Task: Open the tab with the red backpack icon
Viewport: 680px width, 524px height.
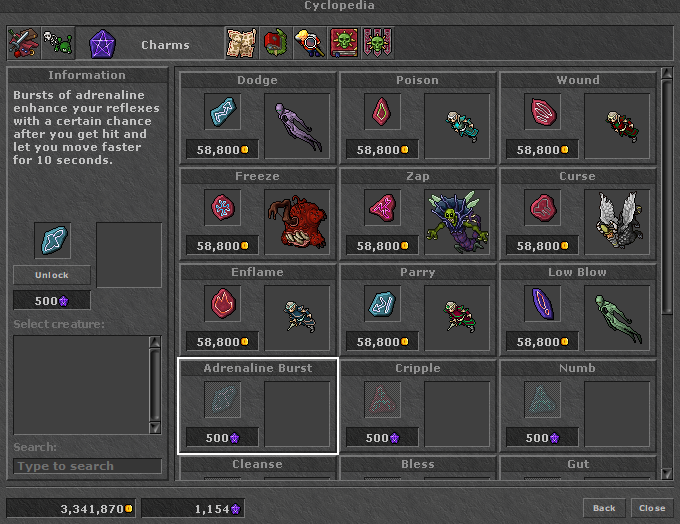Action: tap(275, 42)
